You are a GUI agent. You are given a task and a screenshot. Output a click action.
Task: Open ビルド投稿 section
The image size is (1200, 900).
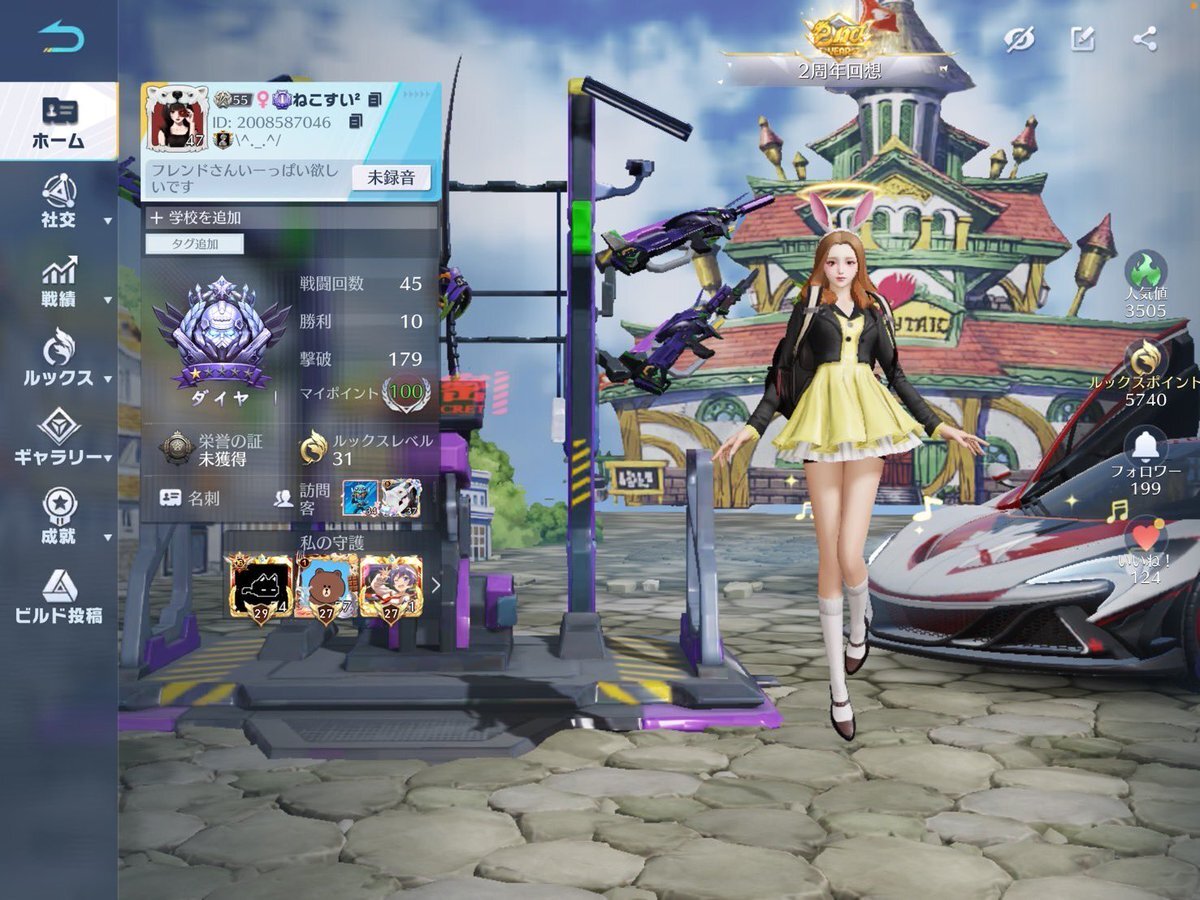(x=59, y=597)
